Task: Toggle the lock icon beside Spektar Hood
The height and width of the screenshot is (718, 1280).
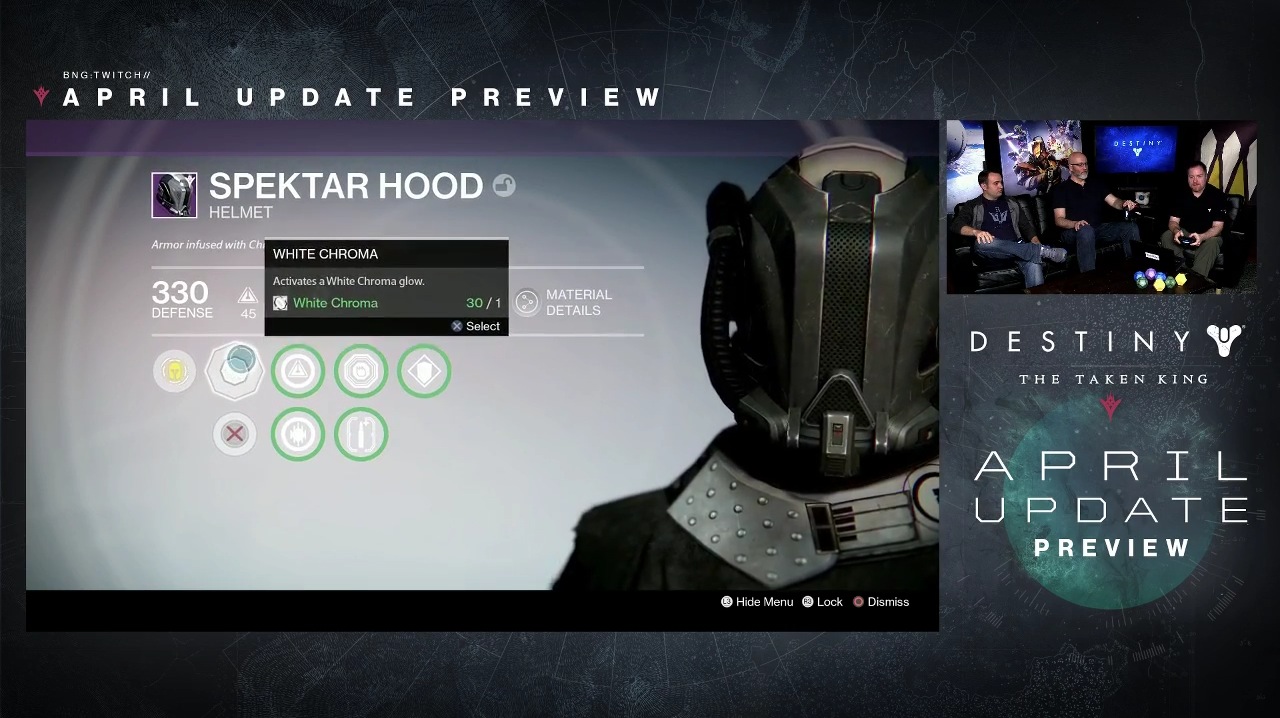Action: tap(504, 186)
